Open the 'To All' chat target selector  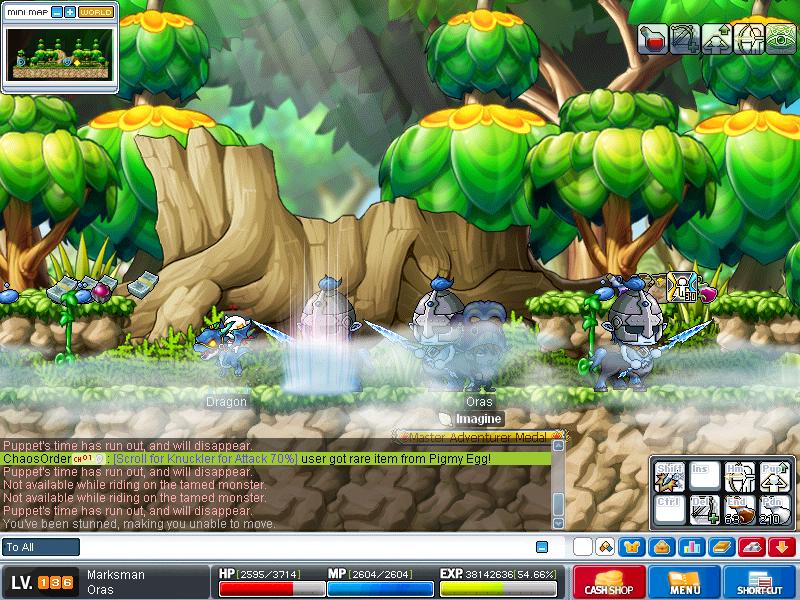[x=41, y=547]
